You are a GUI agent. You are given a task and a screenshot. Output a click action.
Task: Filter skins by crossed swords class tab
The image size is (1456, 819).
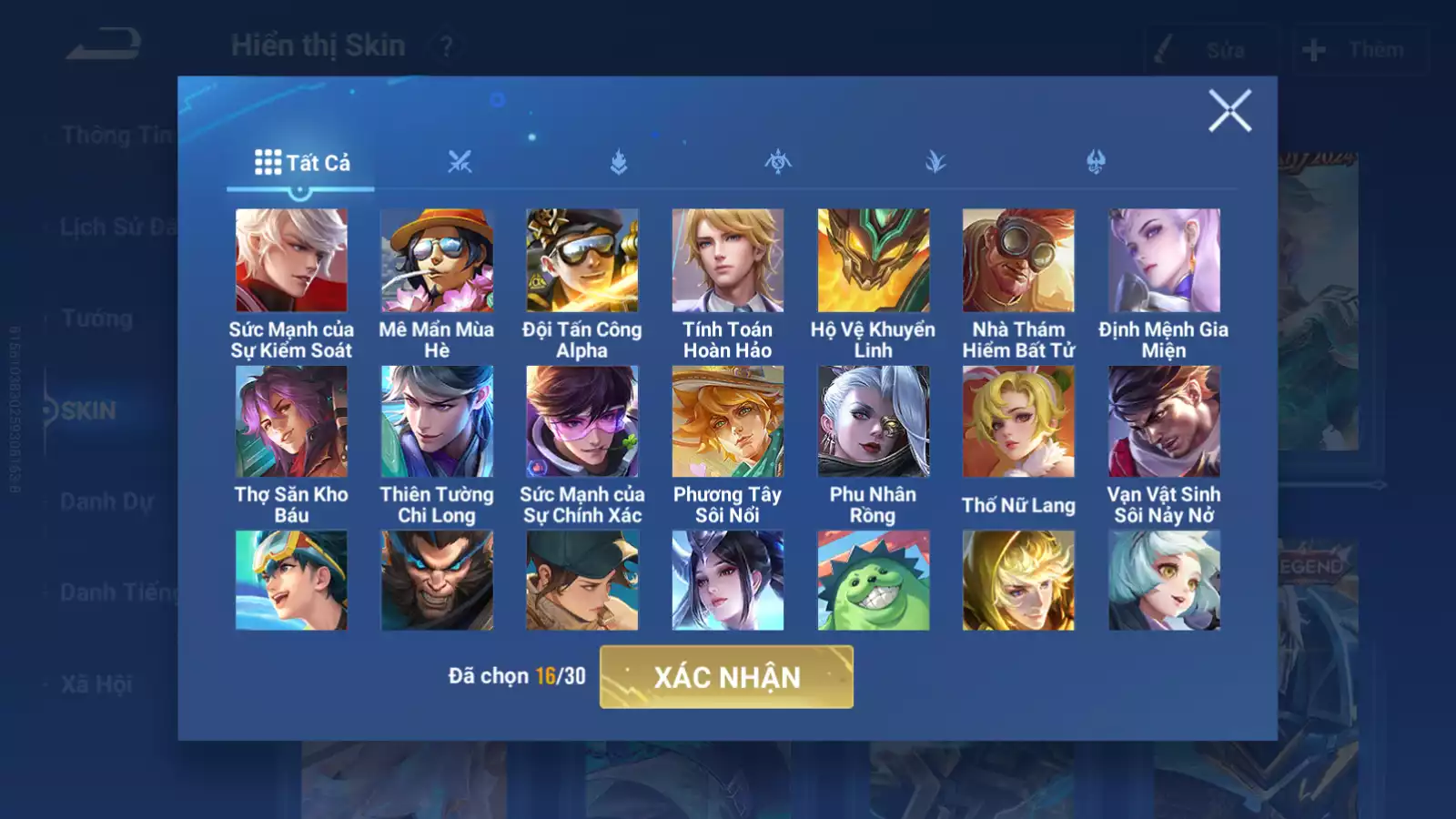tap(460, 163)
